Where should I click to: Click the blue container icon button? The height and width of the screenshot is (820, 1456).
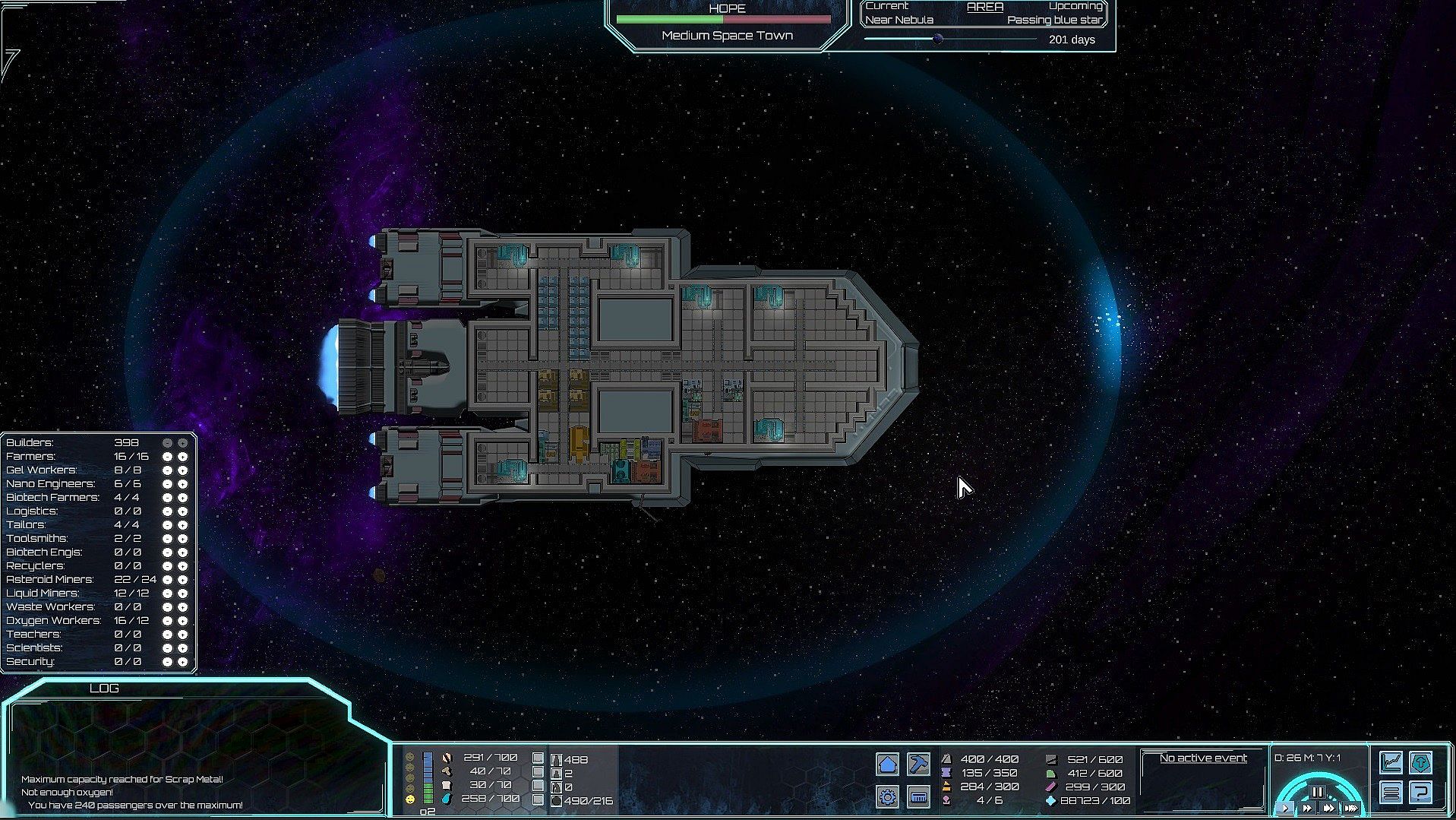pos(918,796)
